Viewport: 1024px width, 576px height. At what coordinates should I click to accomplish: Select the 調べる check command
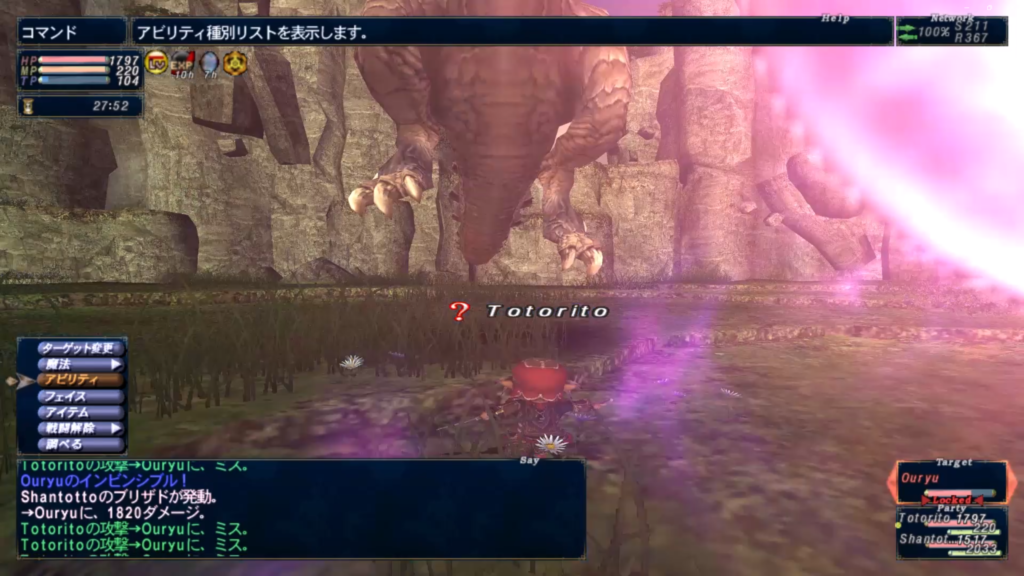(81, 444)
